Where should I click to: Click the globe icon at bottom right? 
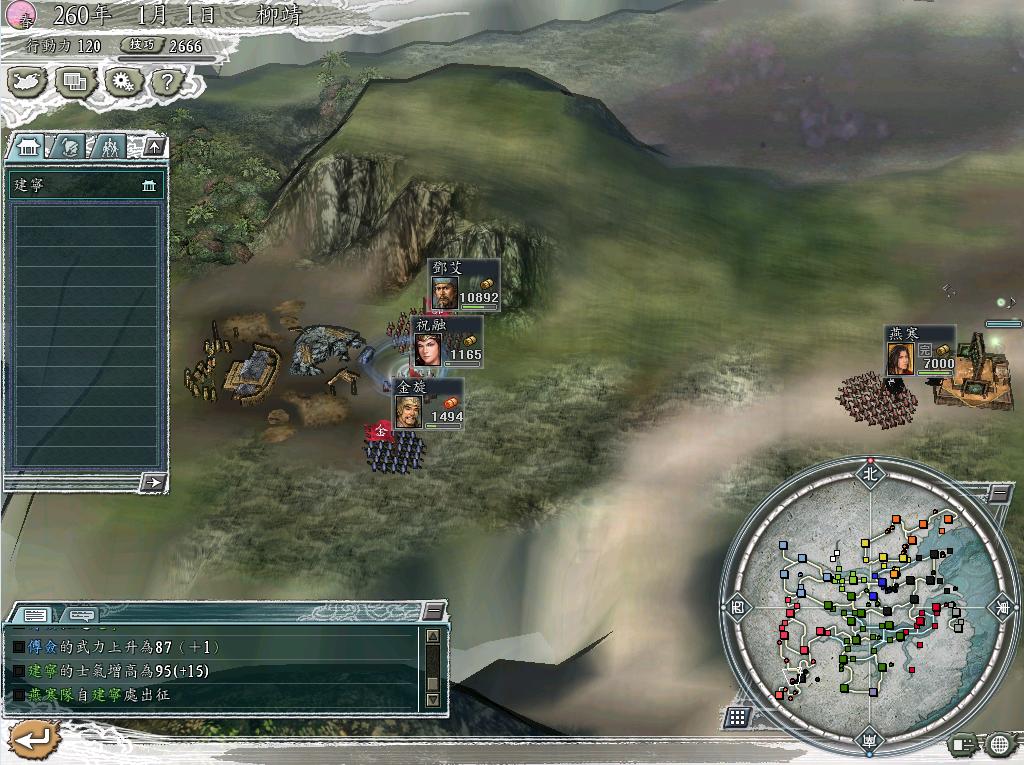tap(998, 744)
